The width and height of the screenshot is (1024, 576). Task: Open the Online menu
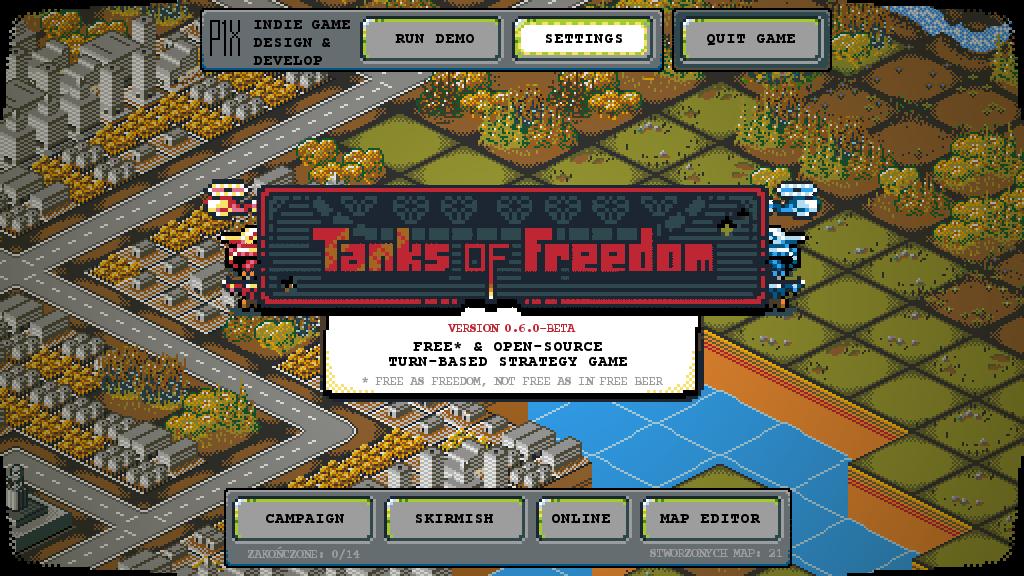point(581,518)
